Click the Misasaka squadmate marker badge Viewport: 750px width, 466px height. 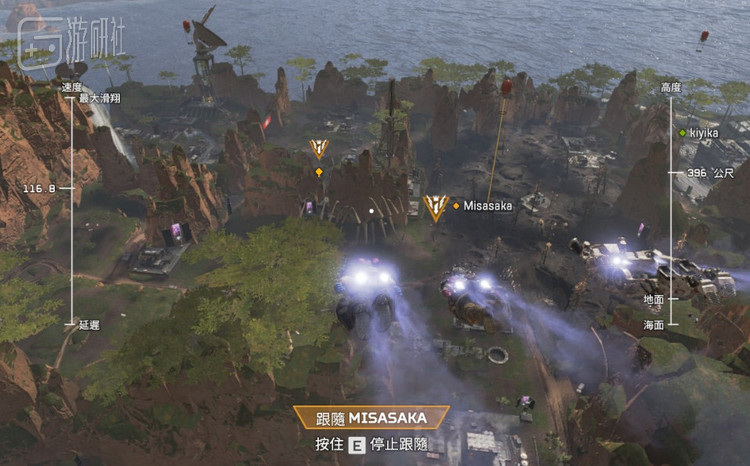coord(435,206)
